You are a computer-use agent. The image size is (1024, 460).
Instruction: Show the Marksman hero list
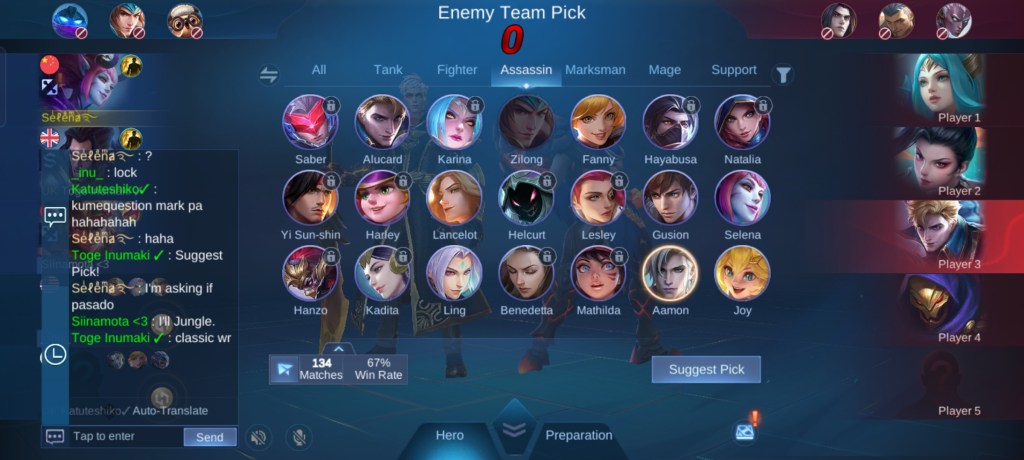coord(595,70)
